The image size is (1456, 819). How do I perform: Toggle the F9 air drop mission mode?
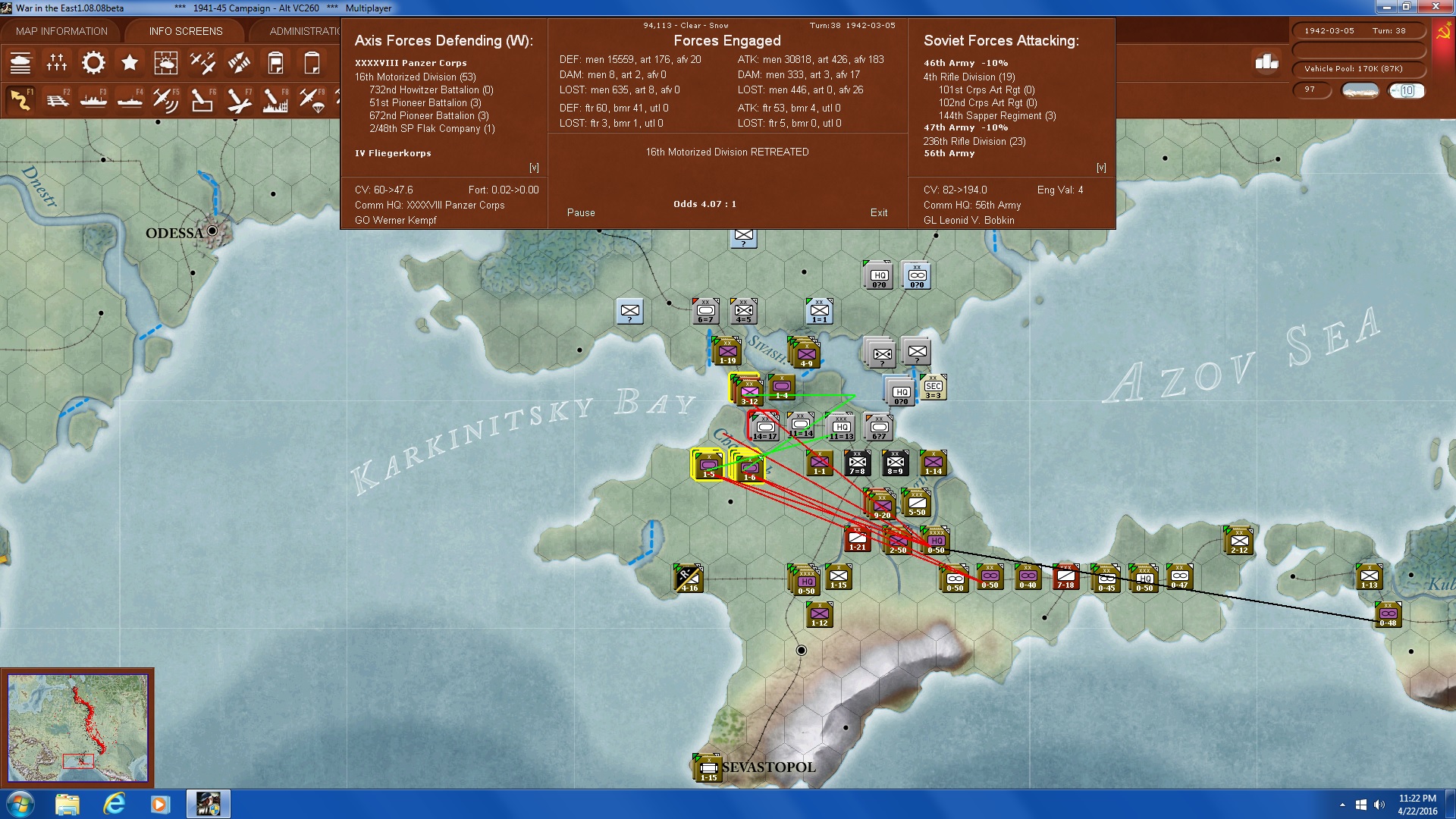[x=312, y=99]
